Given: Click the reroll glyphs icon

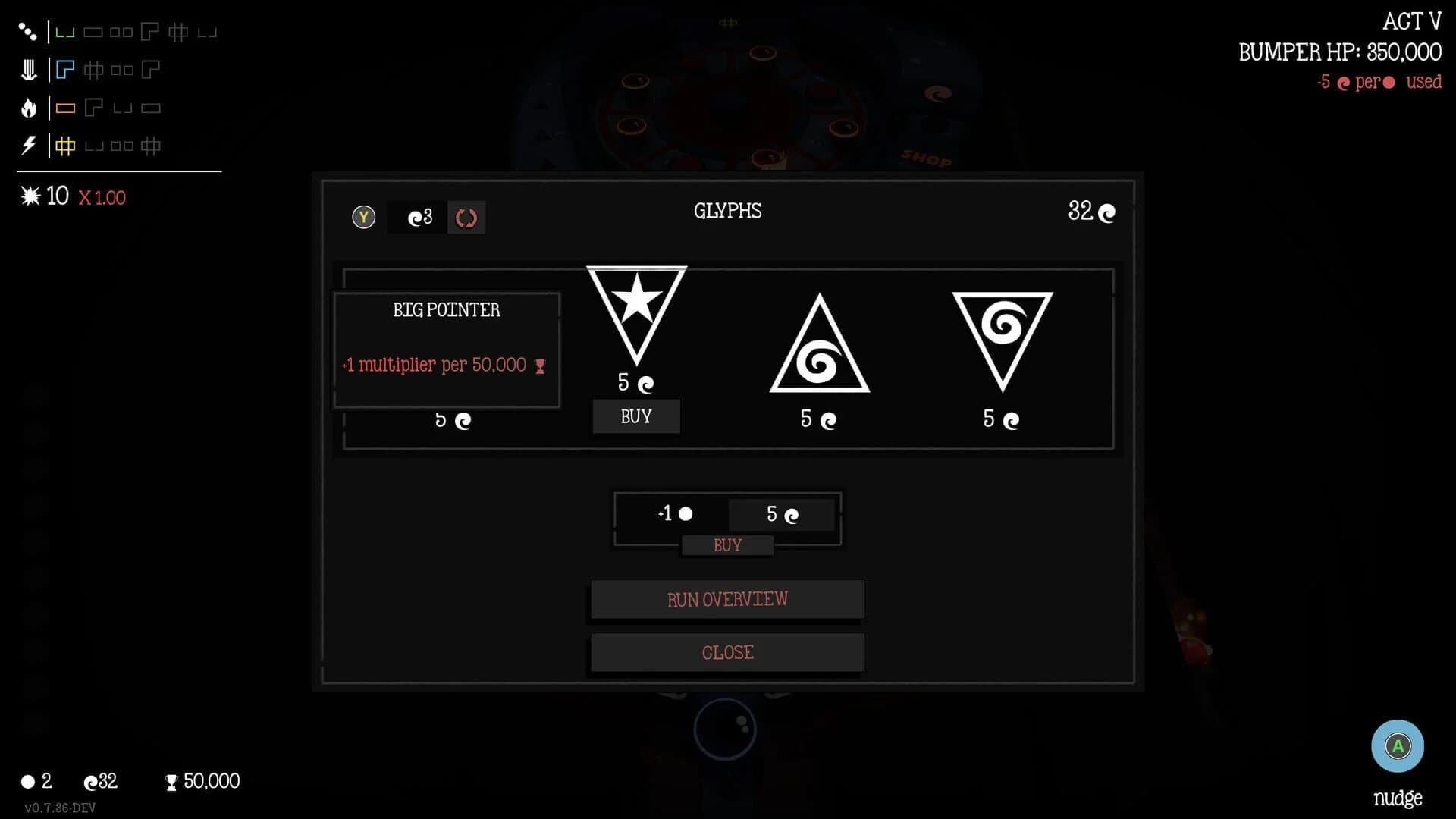Looking at the screenshot, I should (466, 217).
